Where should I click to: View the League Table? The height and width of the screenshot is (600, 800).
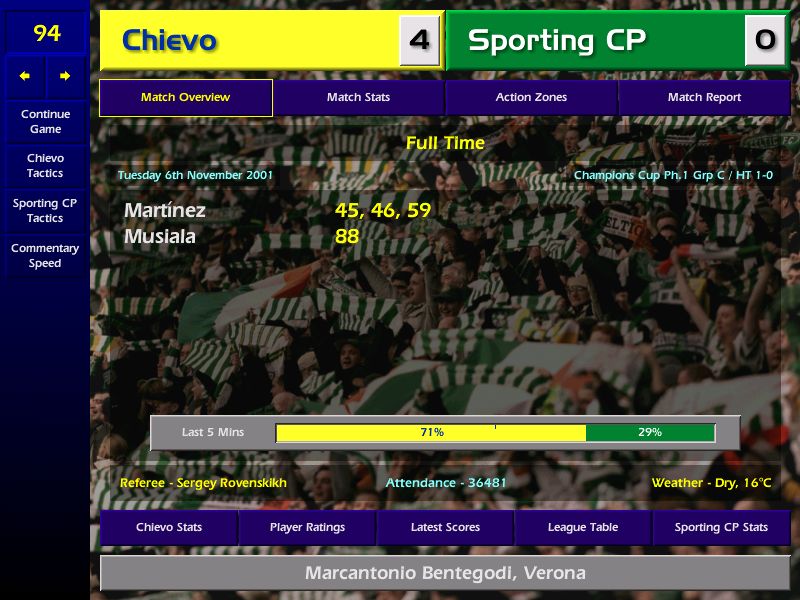click(x=583, y=528)
